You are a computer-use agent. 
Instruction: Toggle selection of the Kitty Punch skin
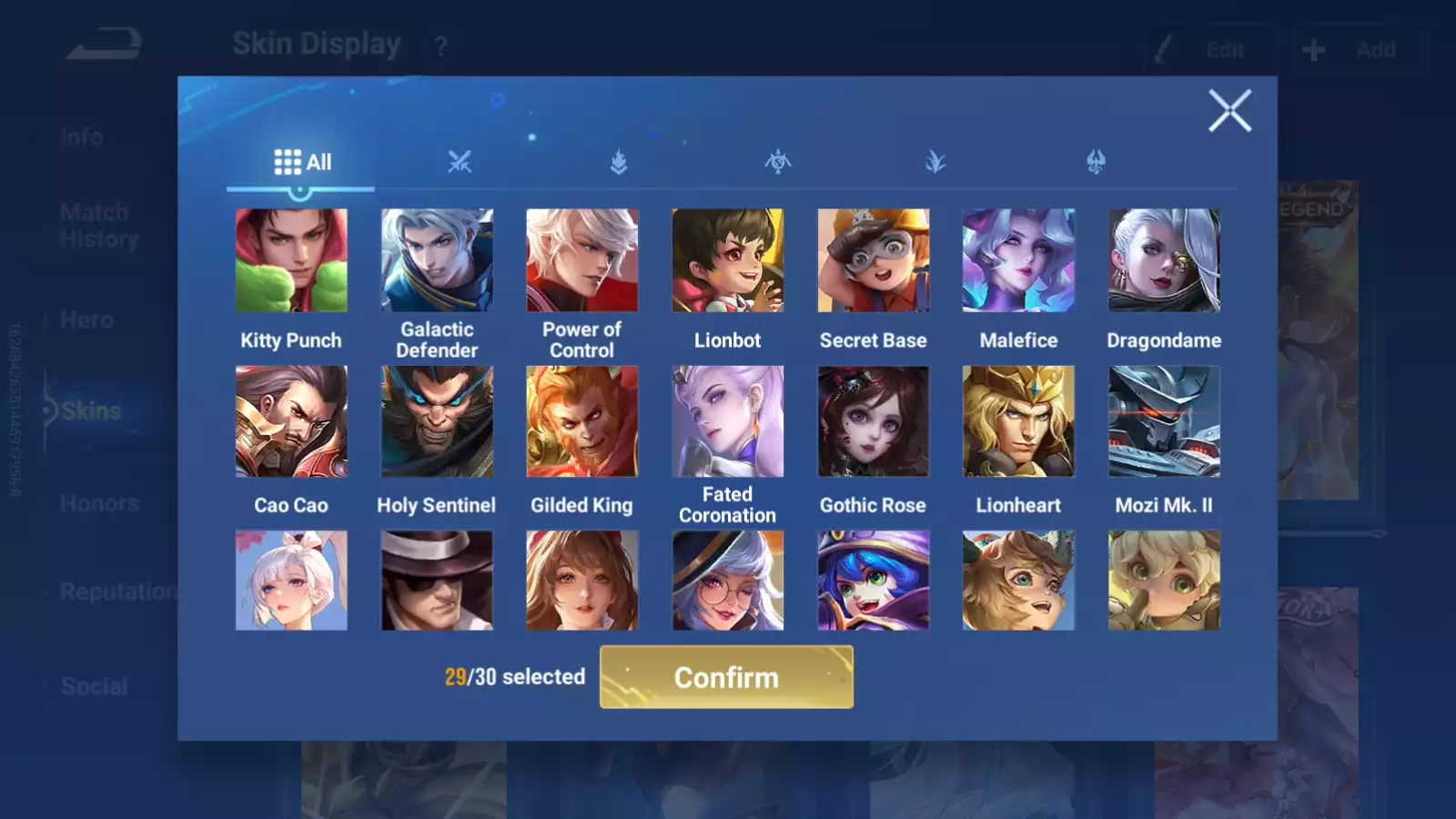[x=290, y=259]
